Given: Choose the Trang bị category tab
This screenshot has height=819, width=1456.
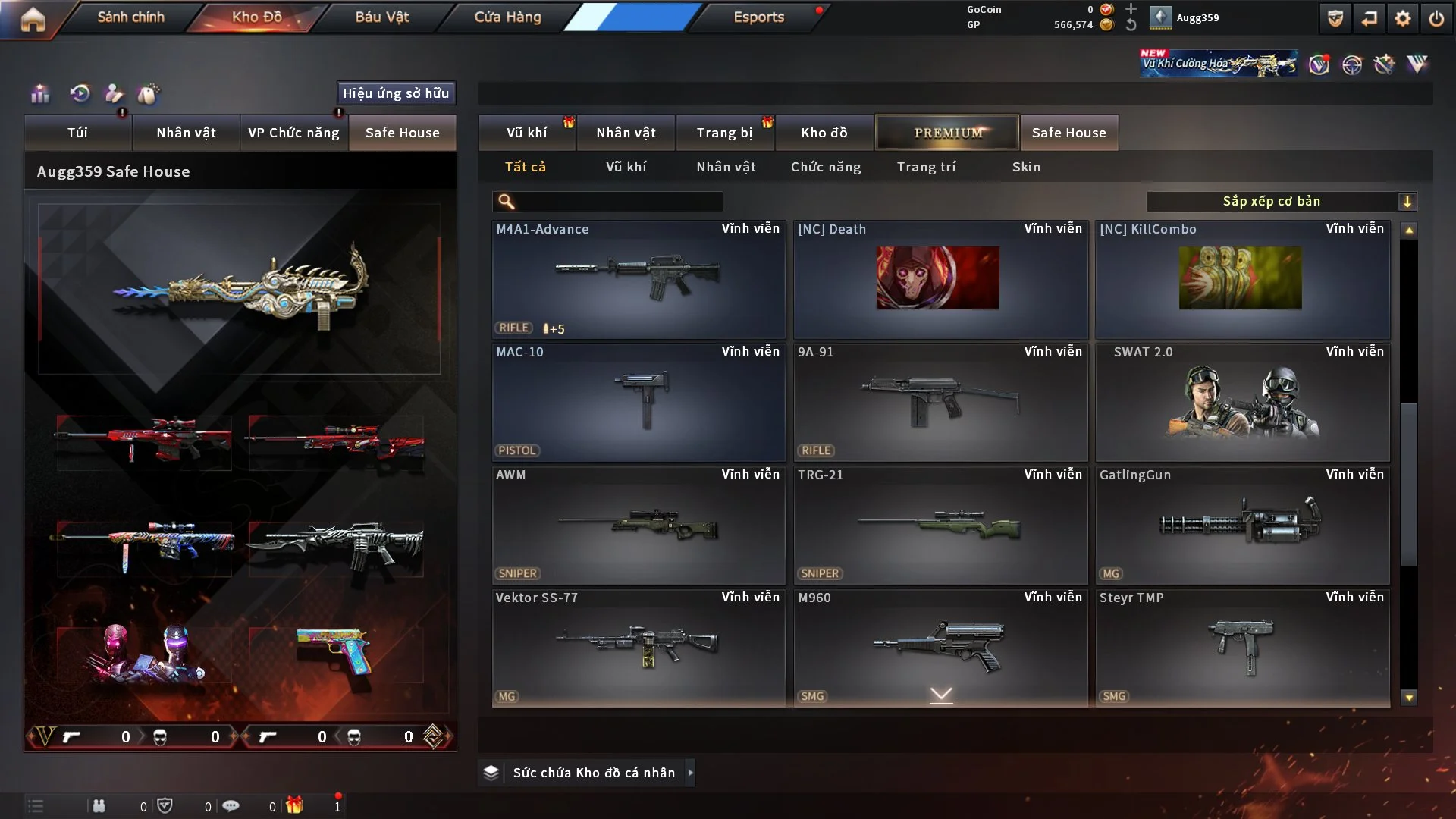Looking at the screenshot, I should coord(724,133).
